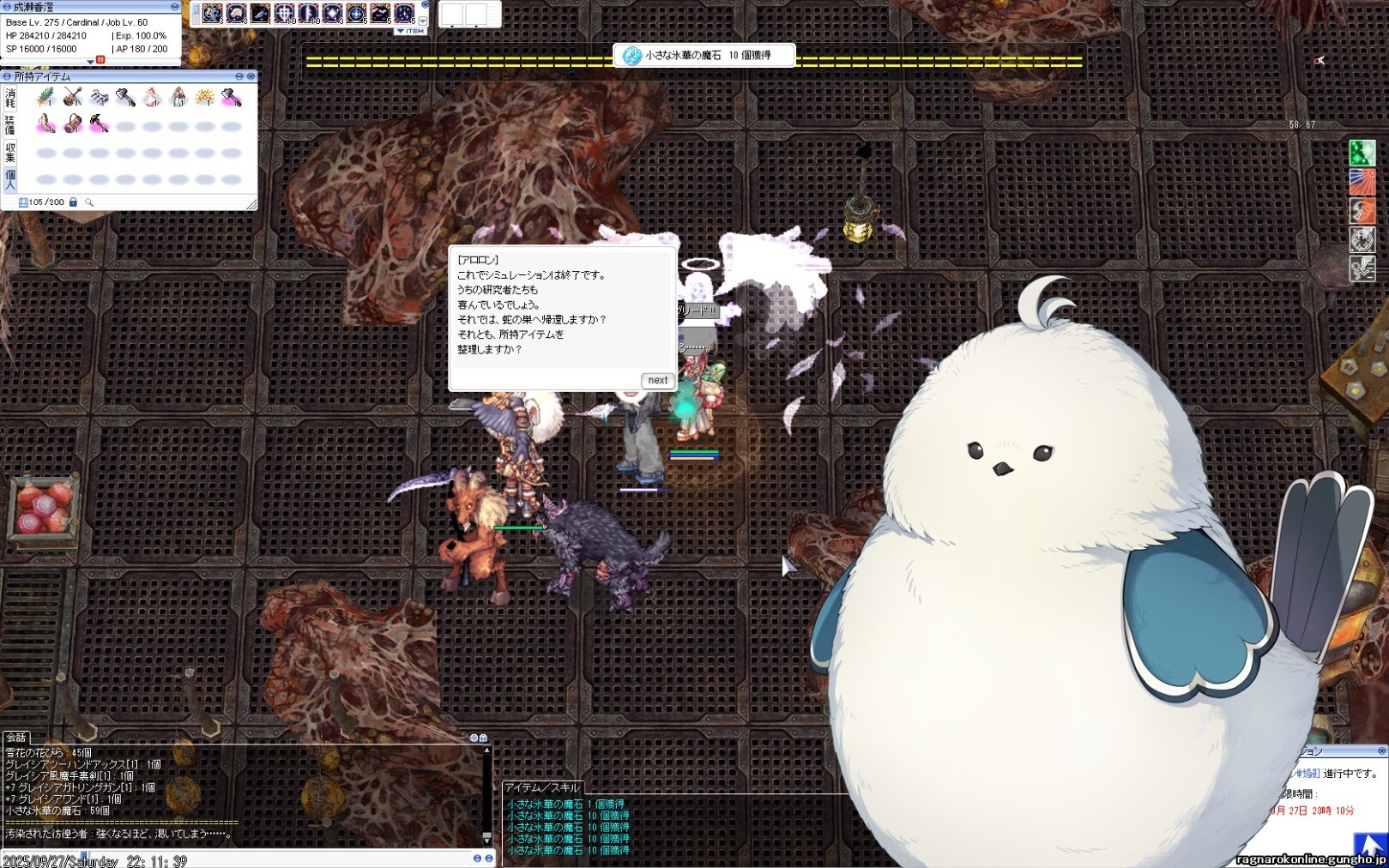Switch to the 消耗 consumables inventory tab
Screen dimensions: 1389x868
[x=10, y=98]
